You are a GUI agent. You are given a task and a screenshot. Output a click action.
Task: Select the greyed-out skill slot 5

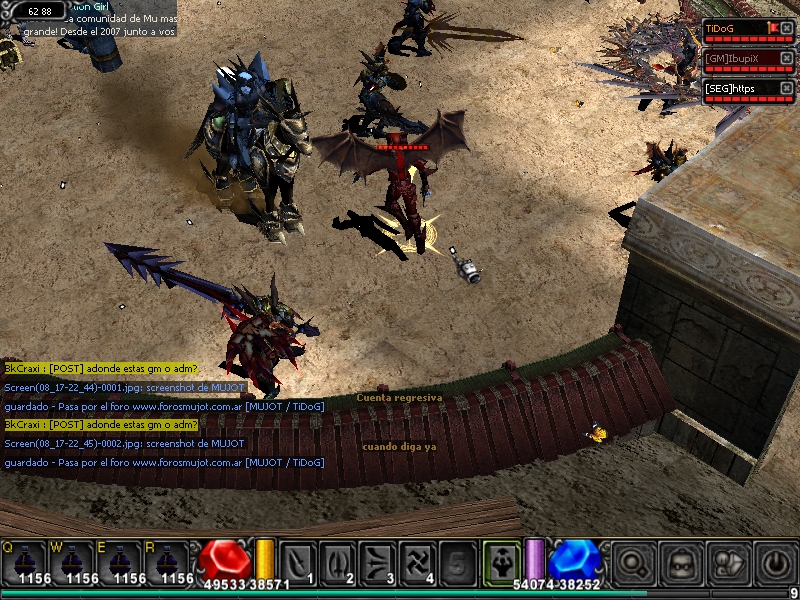point(457,563)
